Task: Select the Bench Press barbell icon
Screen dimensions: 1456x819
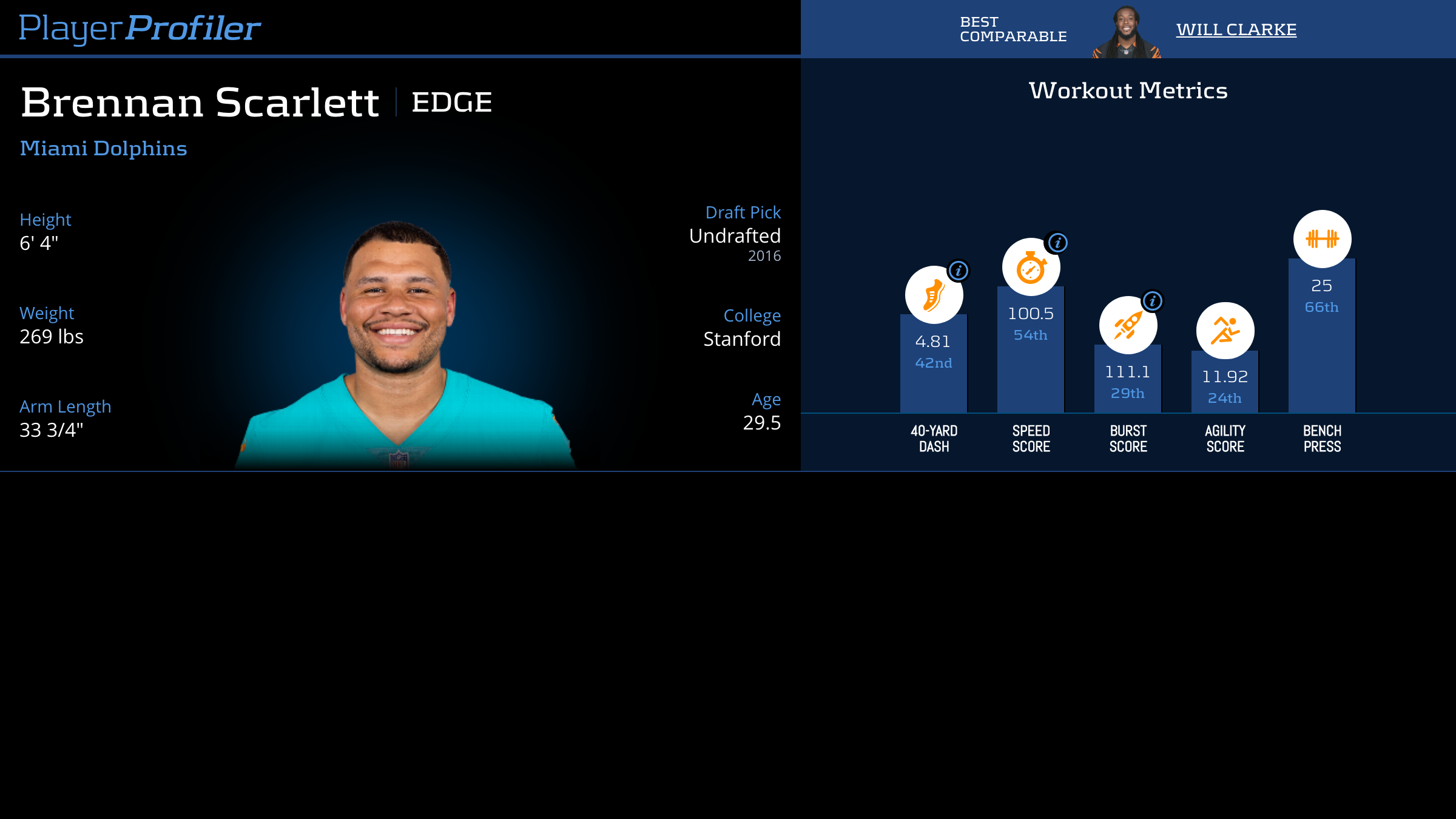Action: (x=1322, y=239)
